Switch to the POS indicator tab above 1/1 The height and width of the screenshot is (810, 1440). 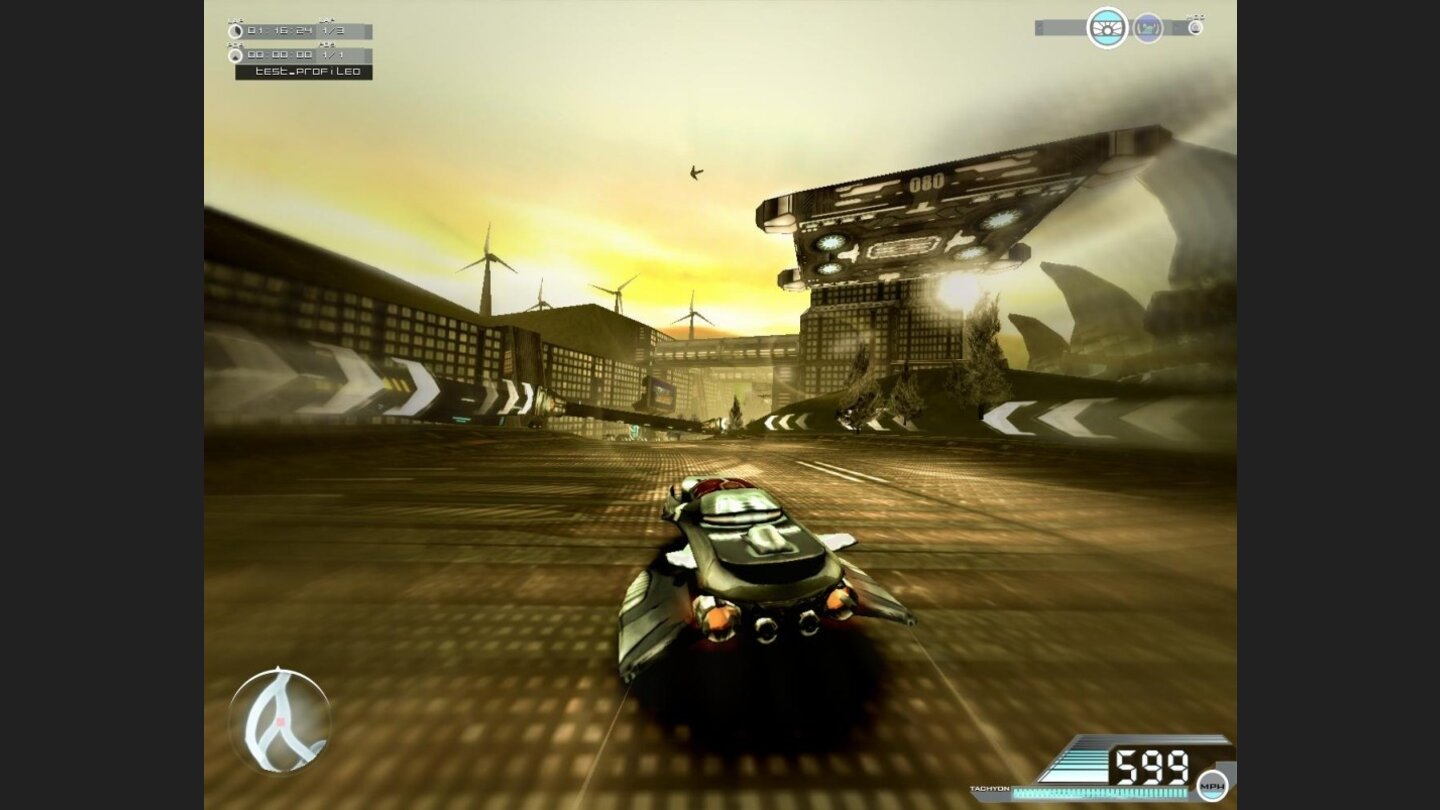325,45
